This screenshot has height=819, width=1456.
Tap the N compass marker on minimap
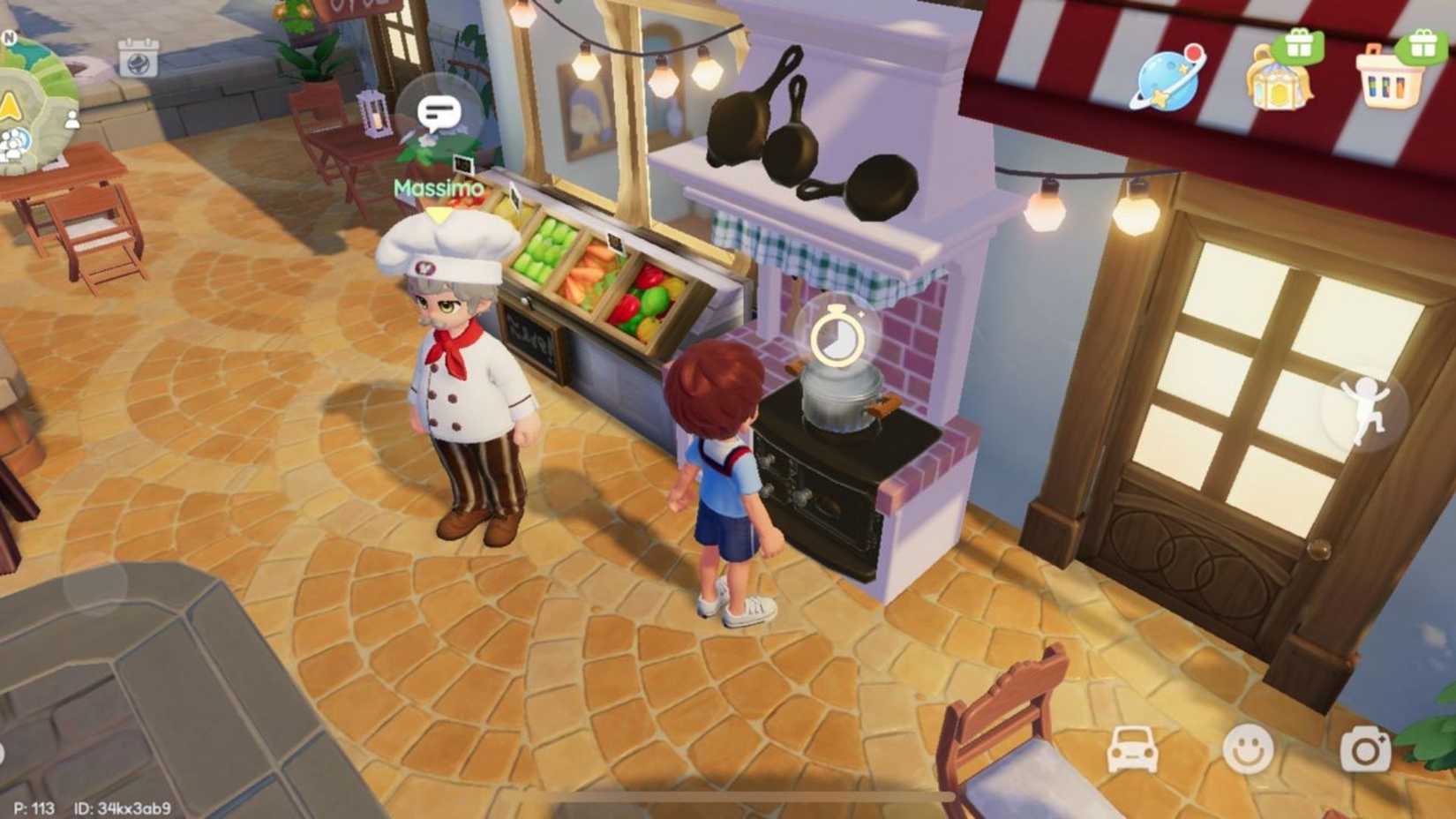pyautogui.click(x=11, y=36)
